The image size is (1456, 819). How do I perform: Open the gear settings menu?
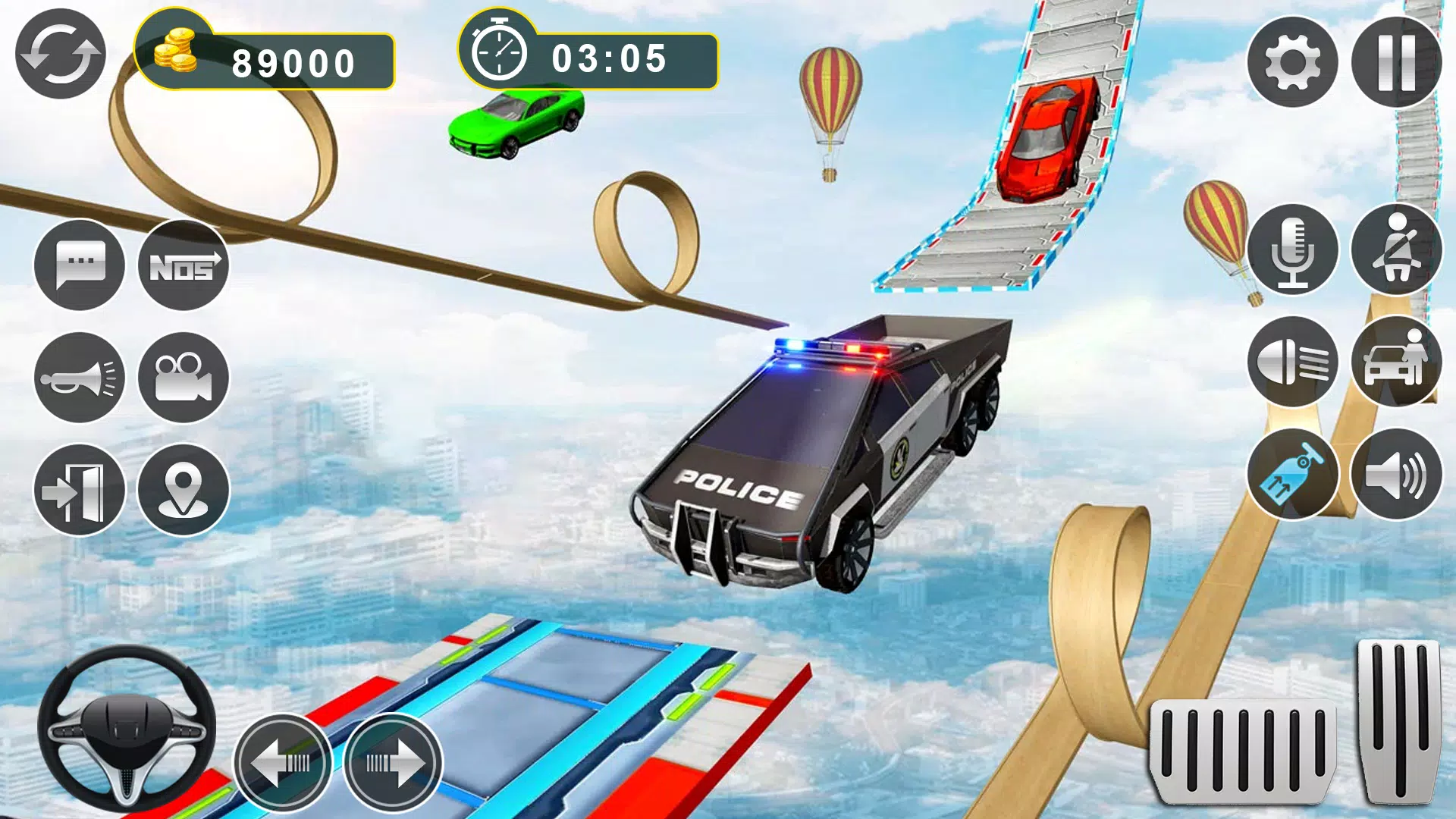(x=1292, y=62)
